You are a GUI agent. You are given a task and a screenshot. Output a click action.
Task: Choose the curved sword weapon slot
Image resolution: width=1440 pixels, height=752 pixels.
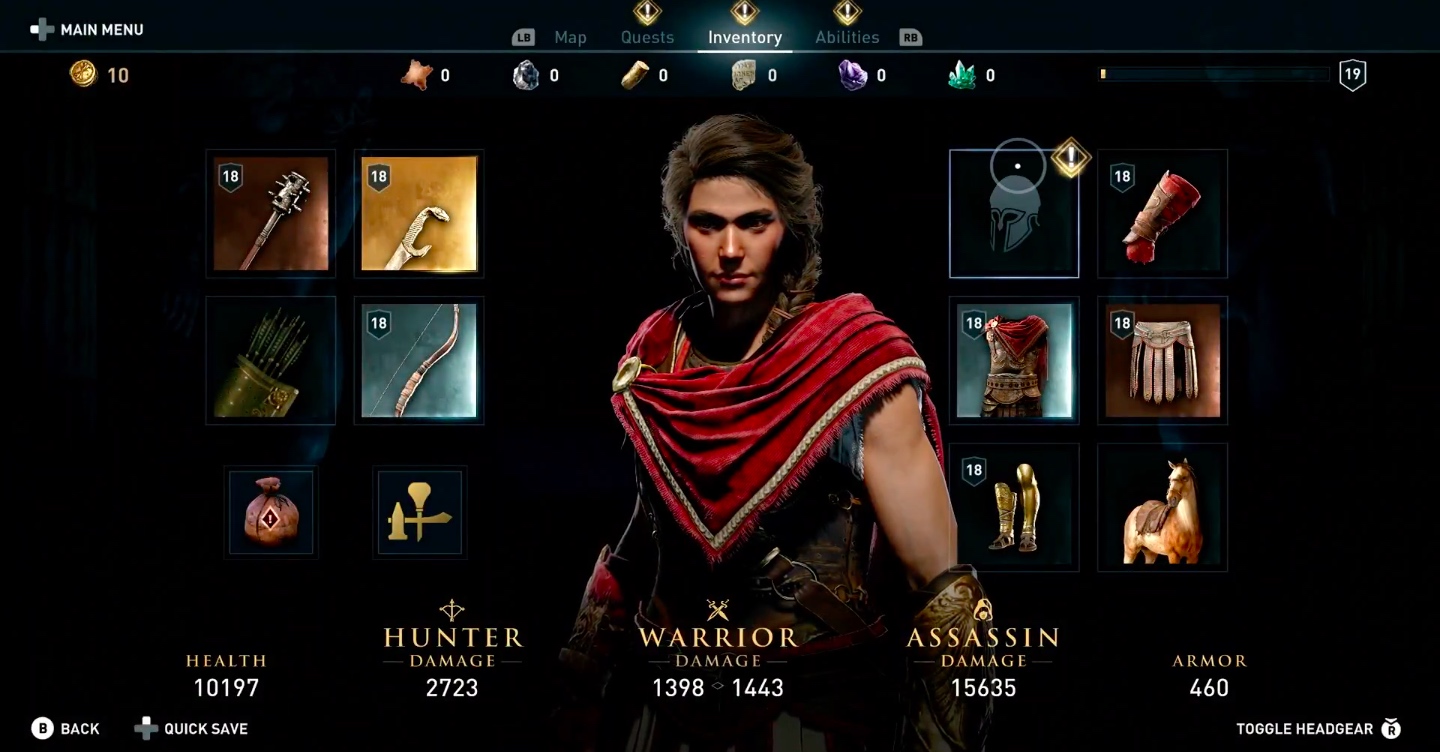pyautogui.click(x=419, y=214)
